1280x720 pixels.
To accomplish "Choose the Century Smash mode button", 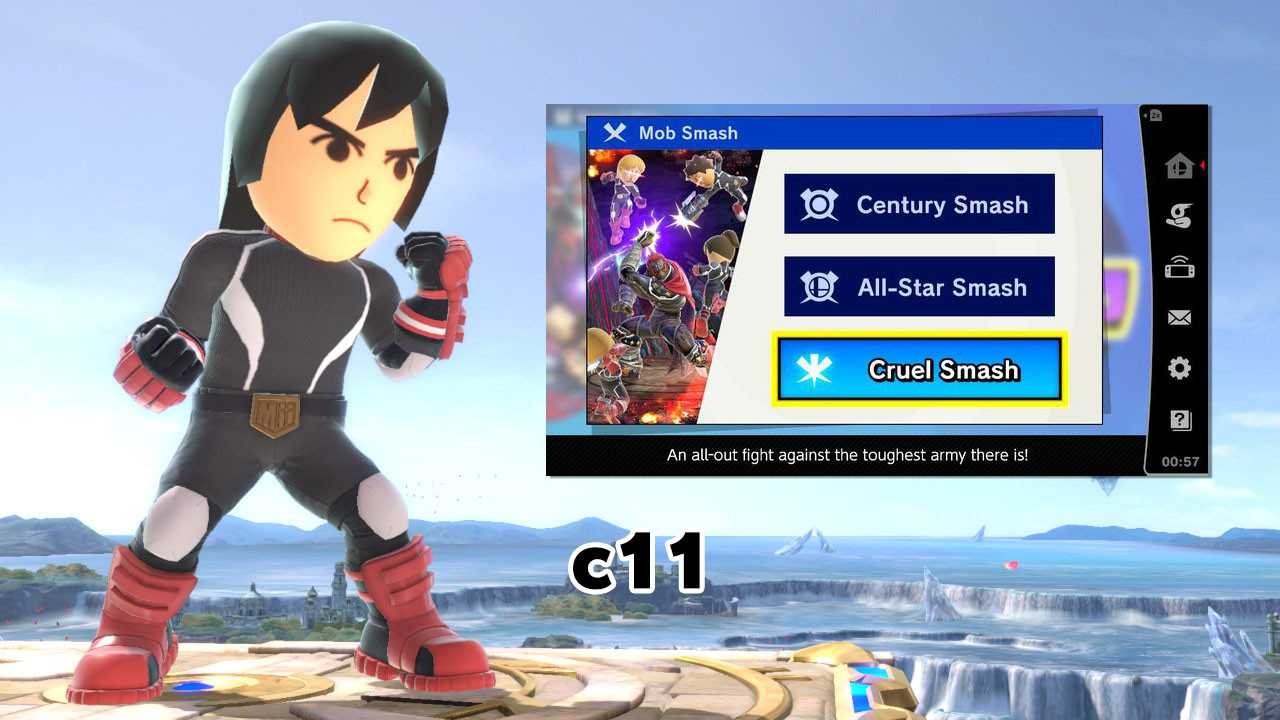I will coord(918,205).
